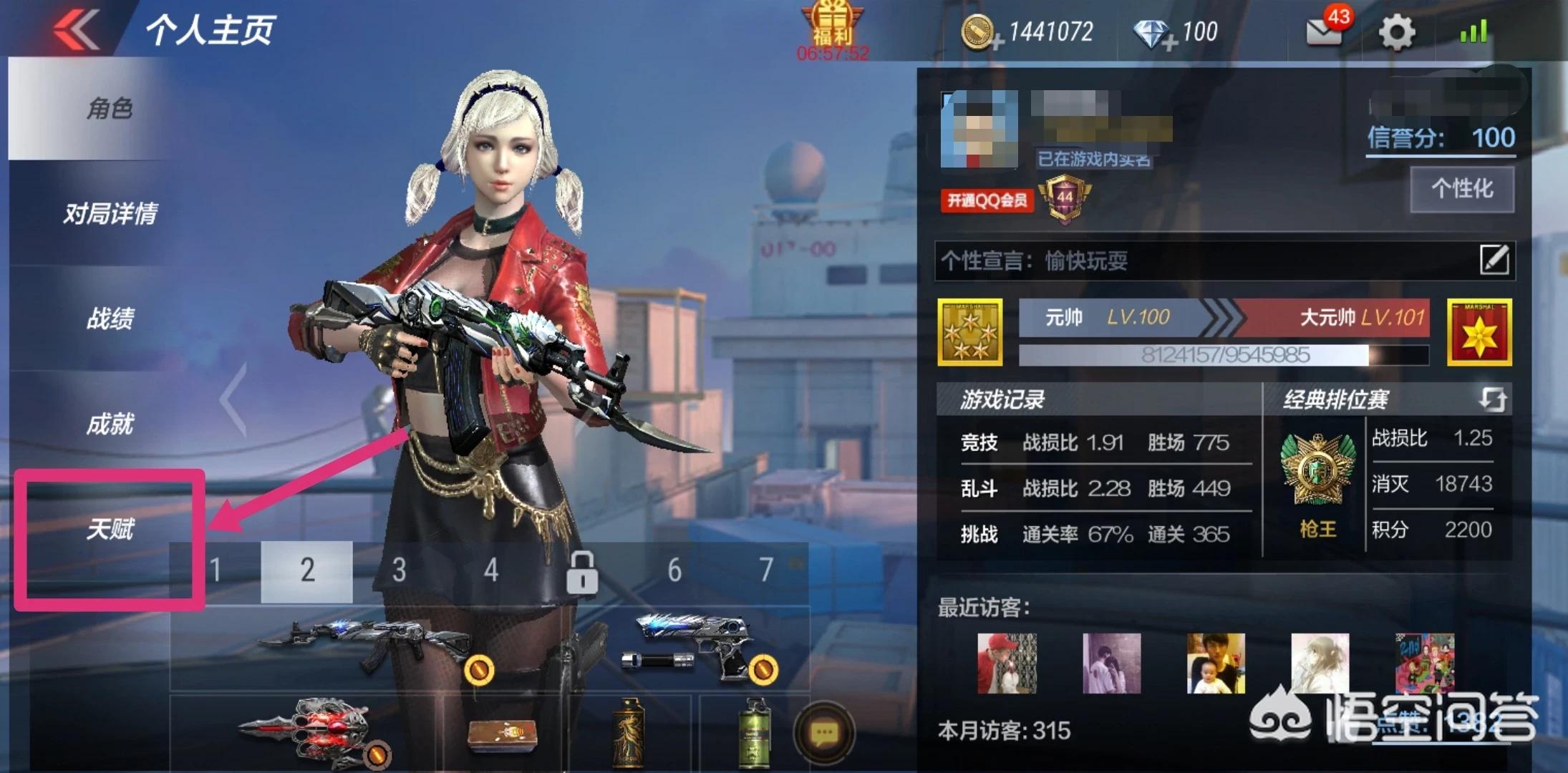The height and width of the screenshot is (773, 1568).
Task: Refresh the 经典排位赛 panel
Action: click(x=1493, y=399)
